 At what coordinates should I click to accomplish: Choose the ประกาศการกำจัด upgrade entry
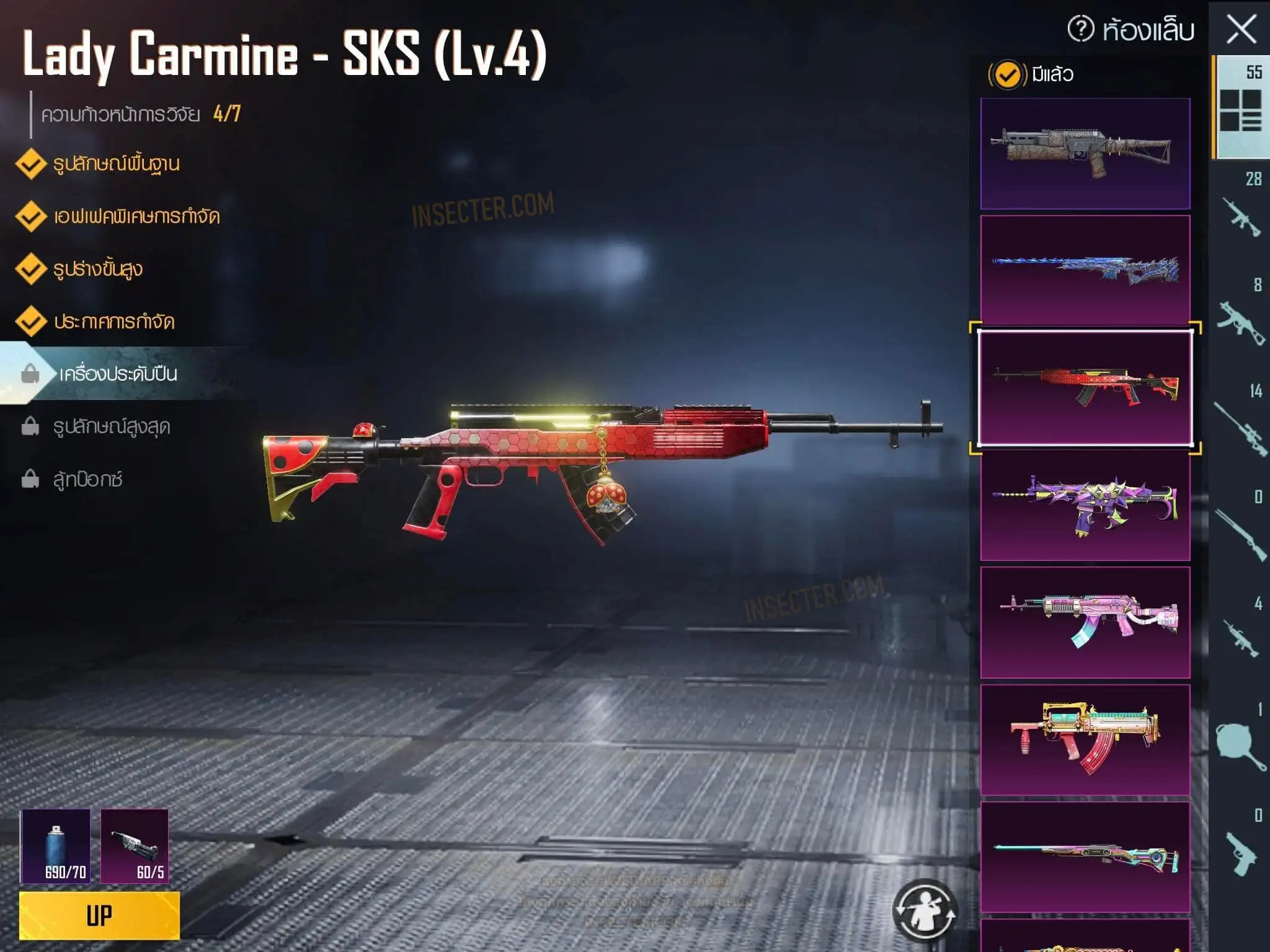113,322
